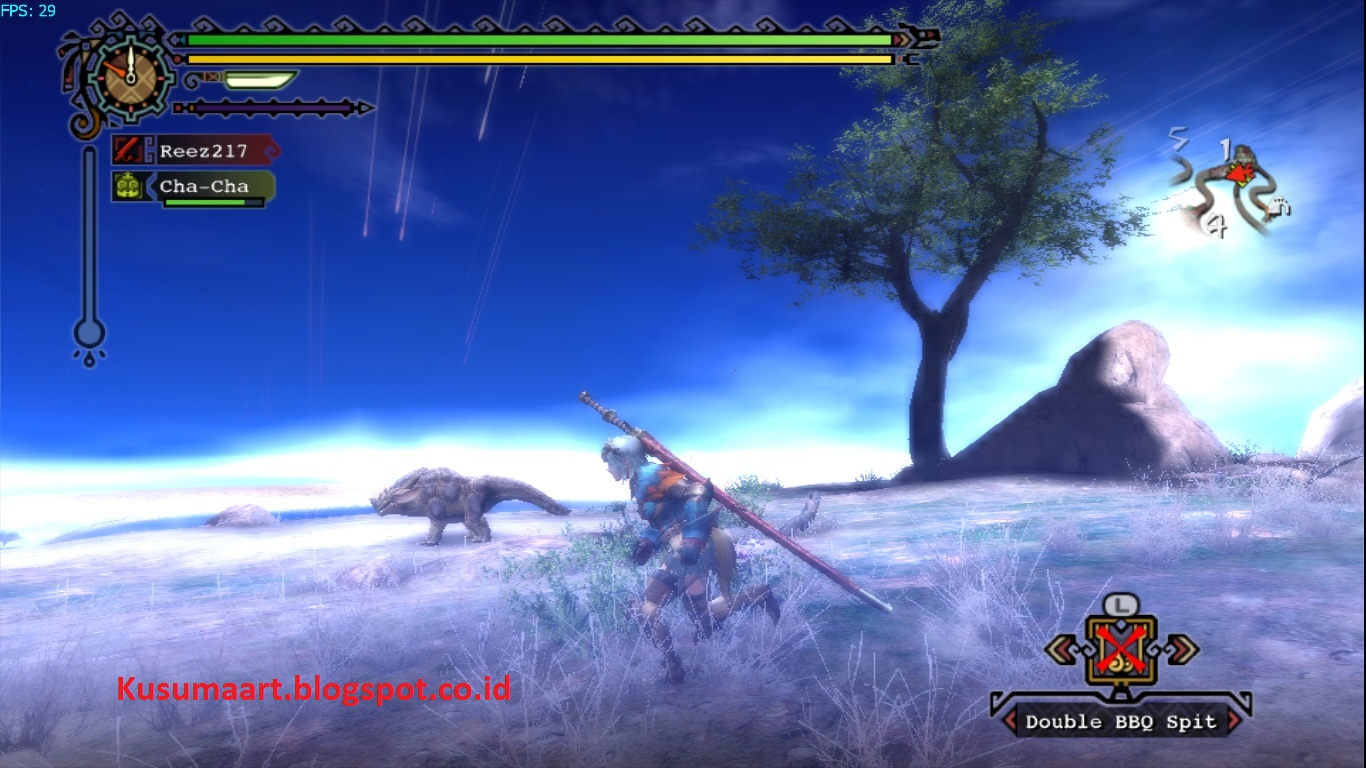Toggle the crossed-out usage marker on the item
The height and width of the screenshot is (768, 1366).
[x=1120, y=645]
